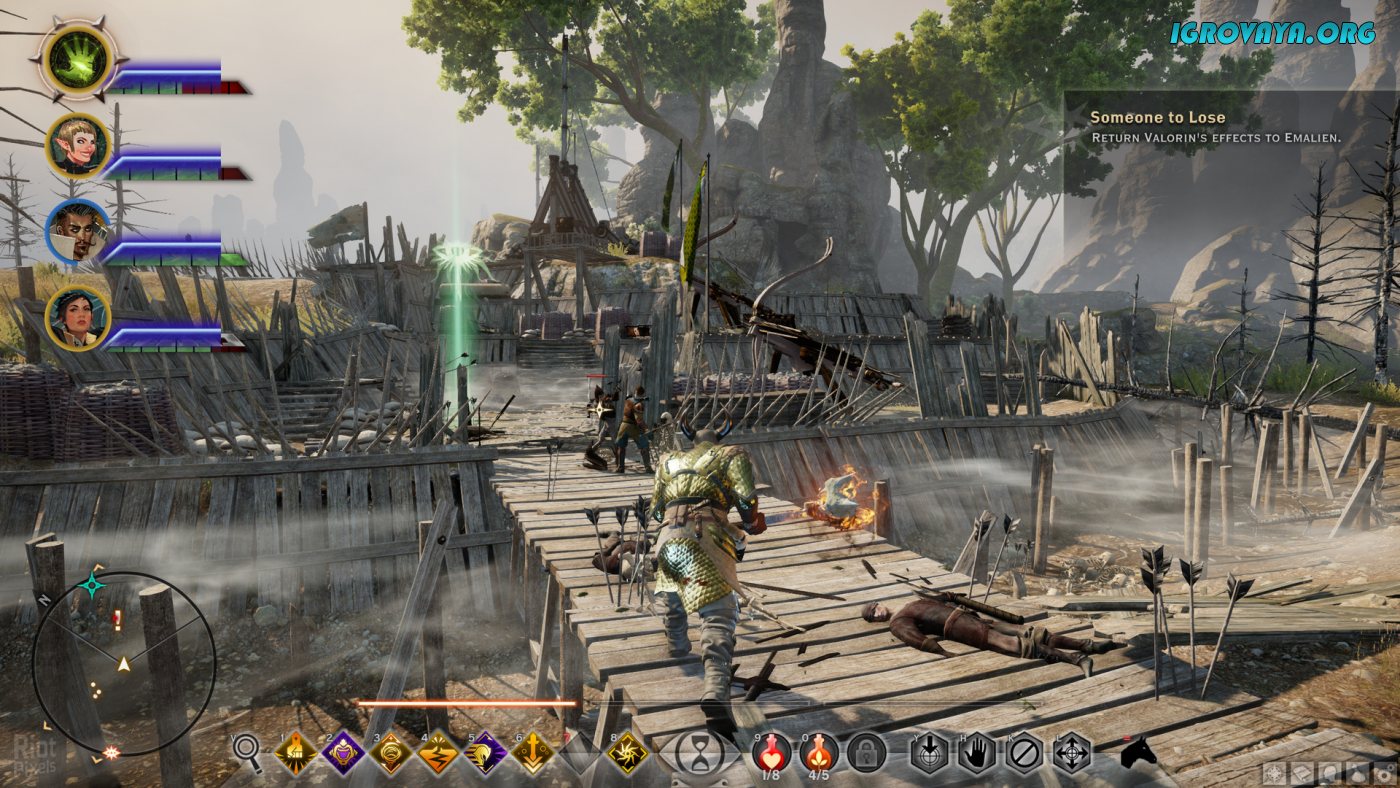Open the circular minimap
This screenshot has height=788, width=1400.
(x=123, y=664)
